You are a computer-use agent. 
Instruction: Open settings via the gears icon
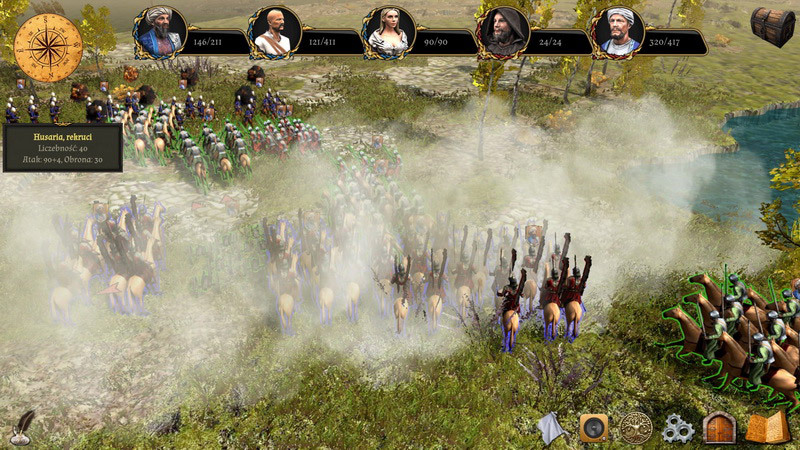[678, 429]
